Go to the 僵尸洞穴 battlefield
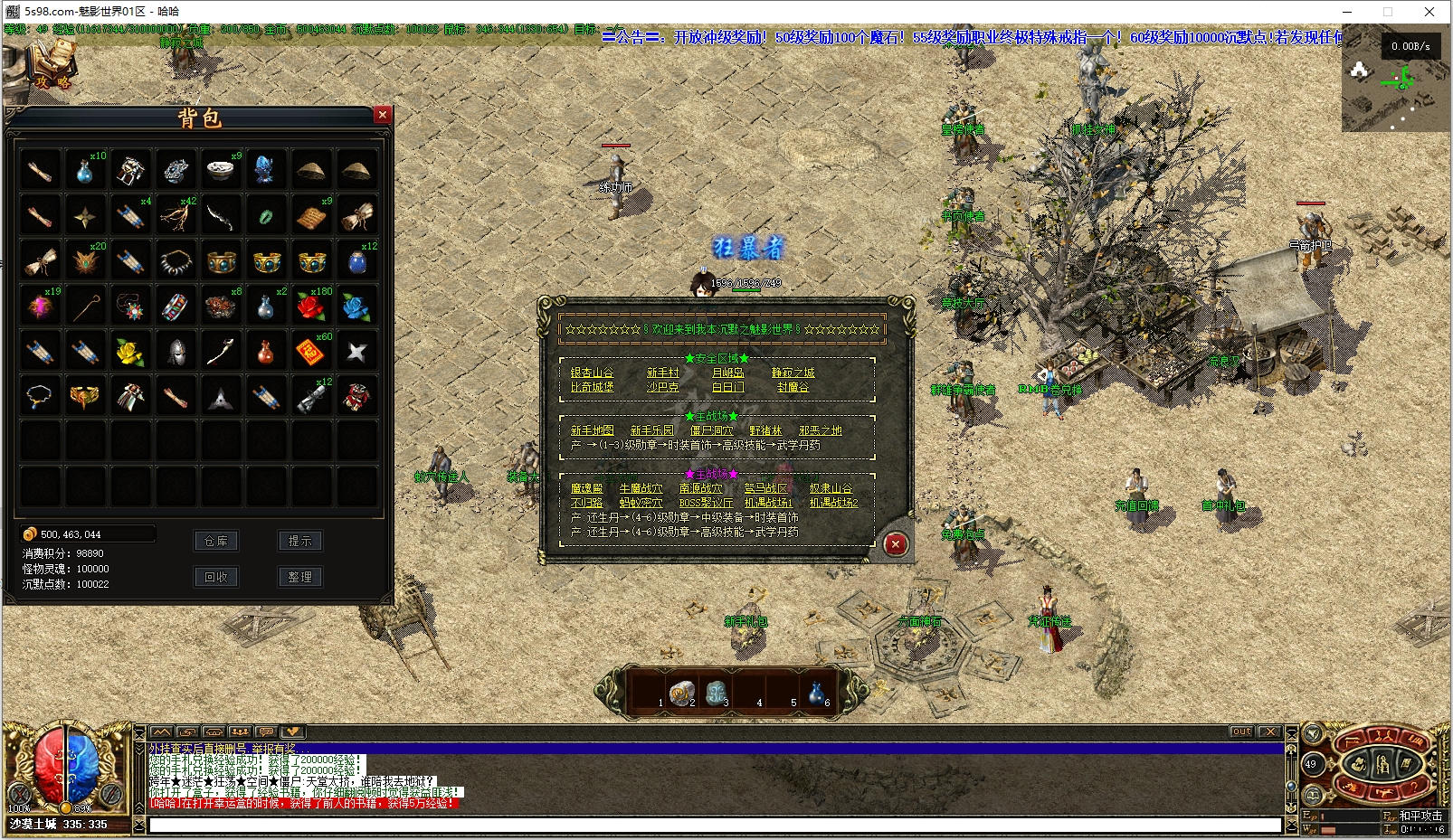The height and width of the screenshot is (840, 1453). click(711, 430)
